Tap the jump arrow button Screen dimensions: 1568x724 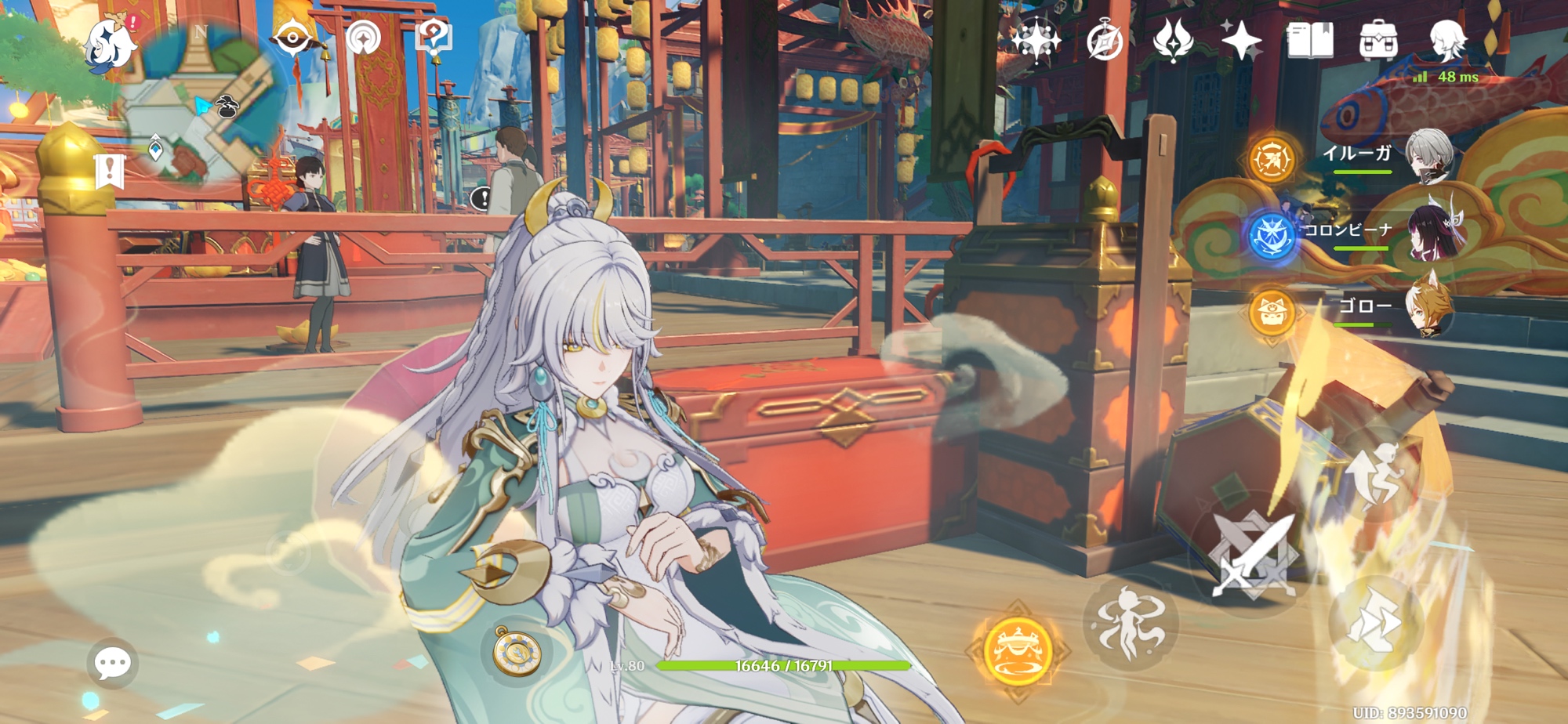click(x=1374, y=624)
